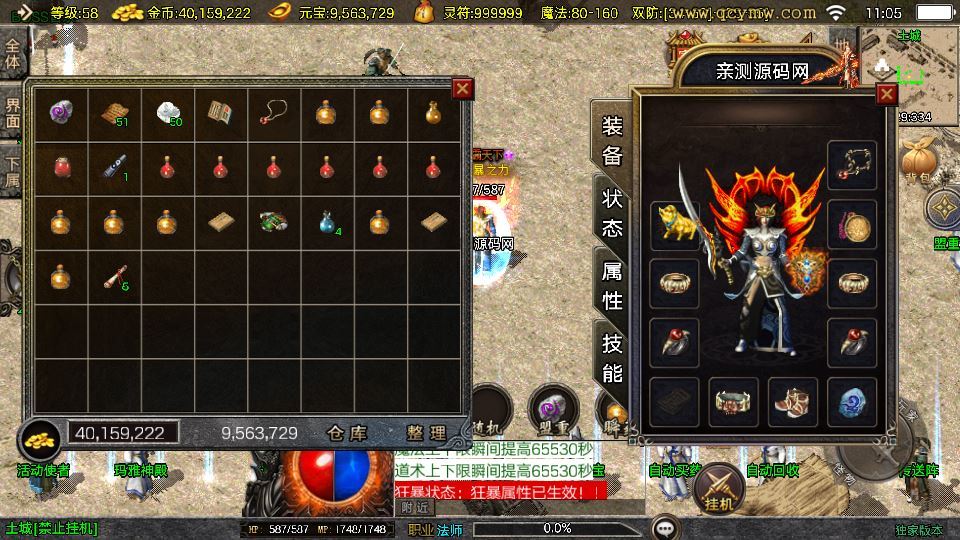Select the blue potion stack of 4
The width and height of the screenshot is (960, 540).
(327, 221)
